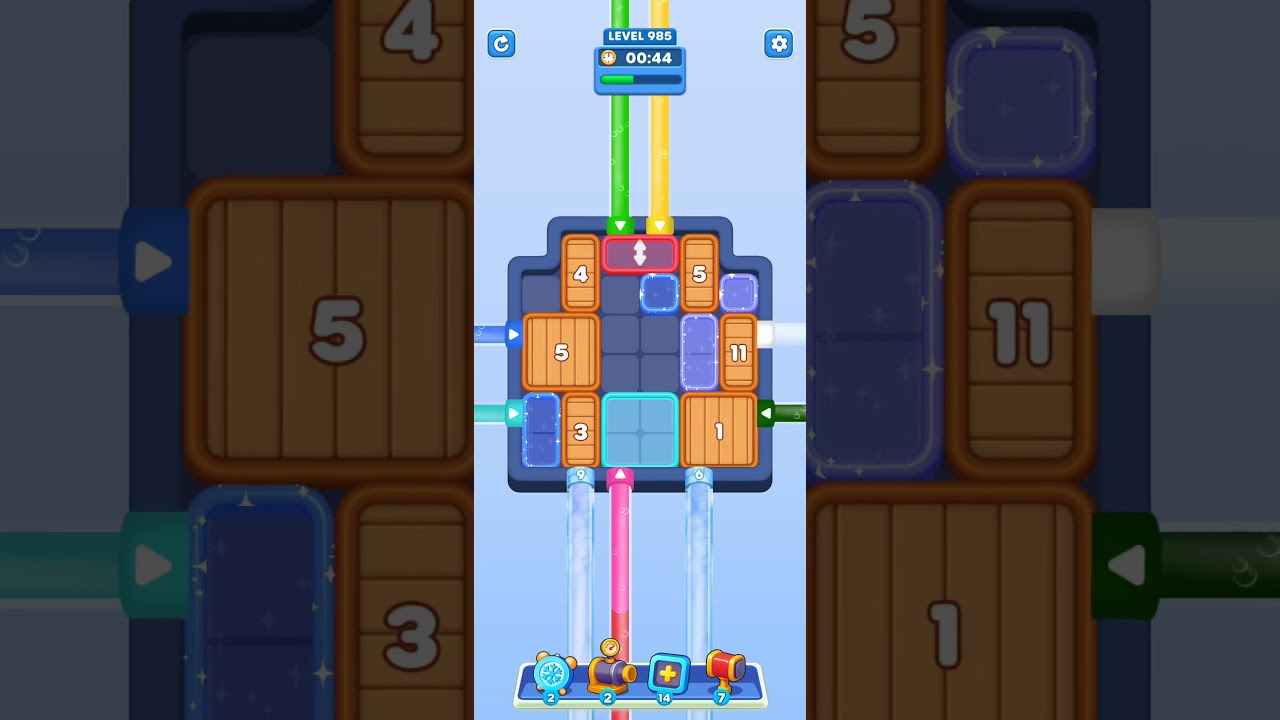Screen dimensions: 1280x720
Task: Tap the small frozen block beside block 5
Action: pyautogui.click(x=658, y=292)
